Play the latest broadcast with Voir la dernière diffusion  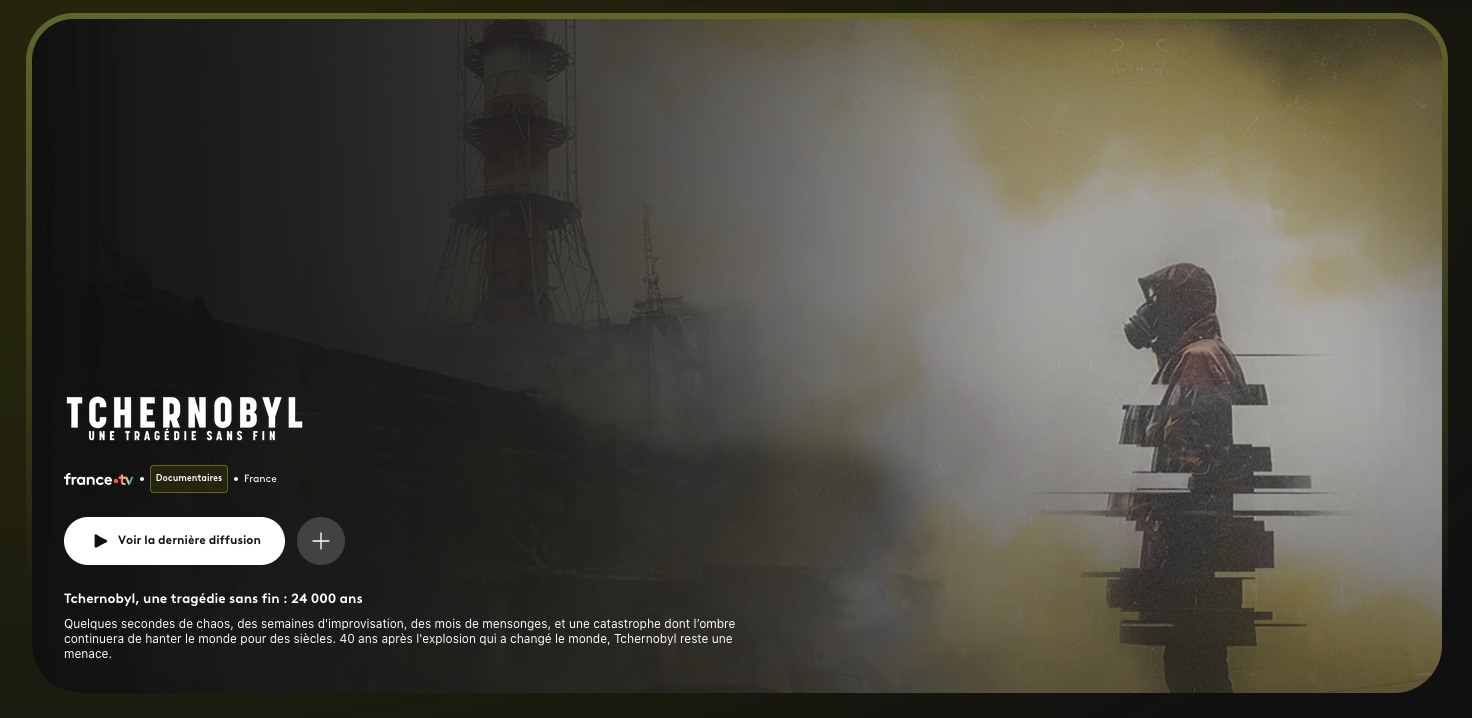[x=175, y=541]
